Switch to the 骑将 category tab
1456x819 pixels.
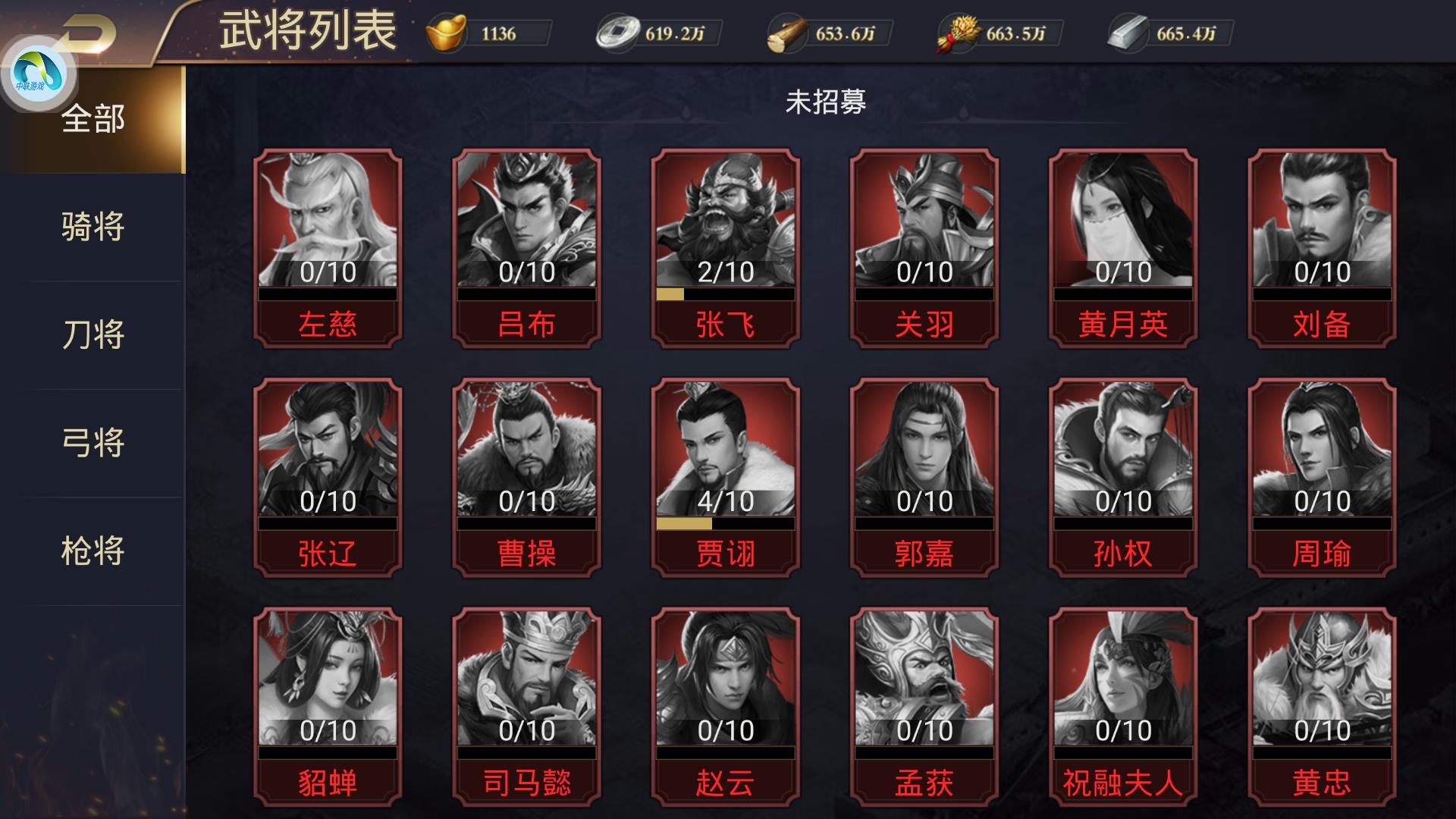pyautogui.click(x=95, y=224)
